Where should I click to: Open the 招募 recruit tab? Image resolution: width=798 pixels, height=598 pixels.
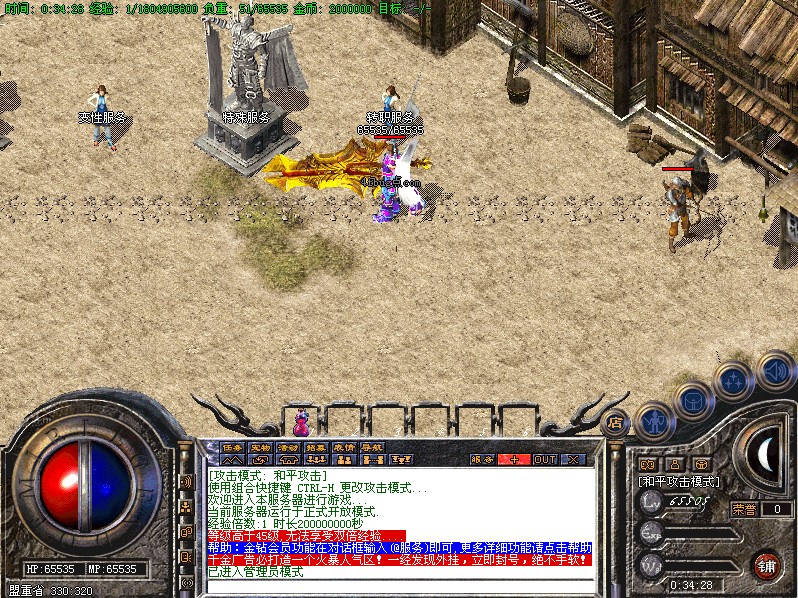[x=317, y=447]
